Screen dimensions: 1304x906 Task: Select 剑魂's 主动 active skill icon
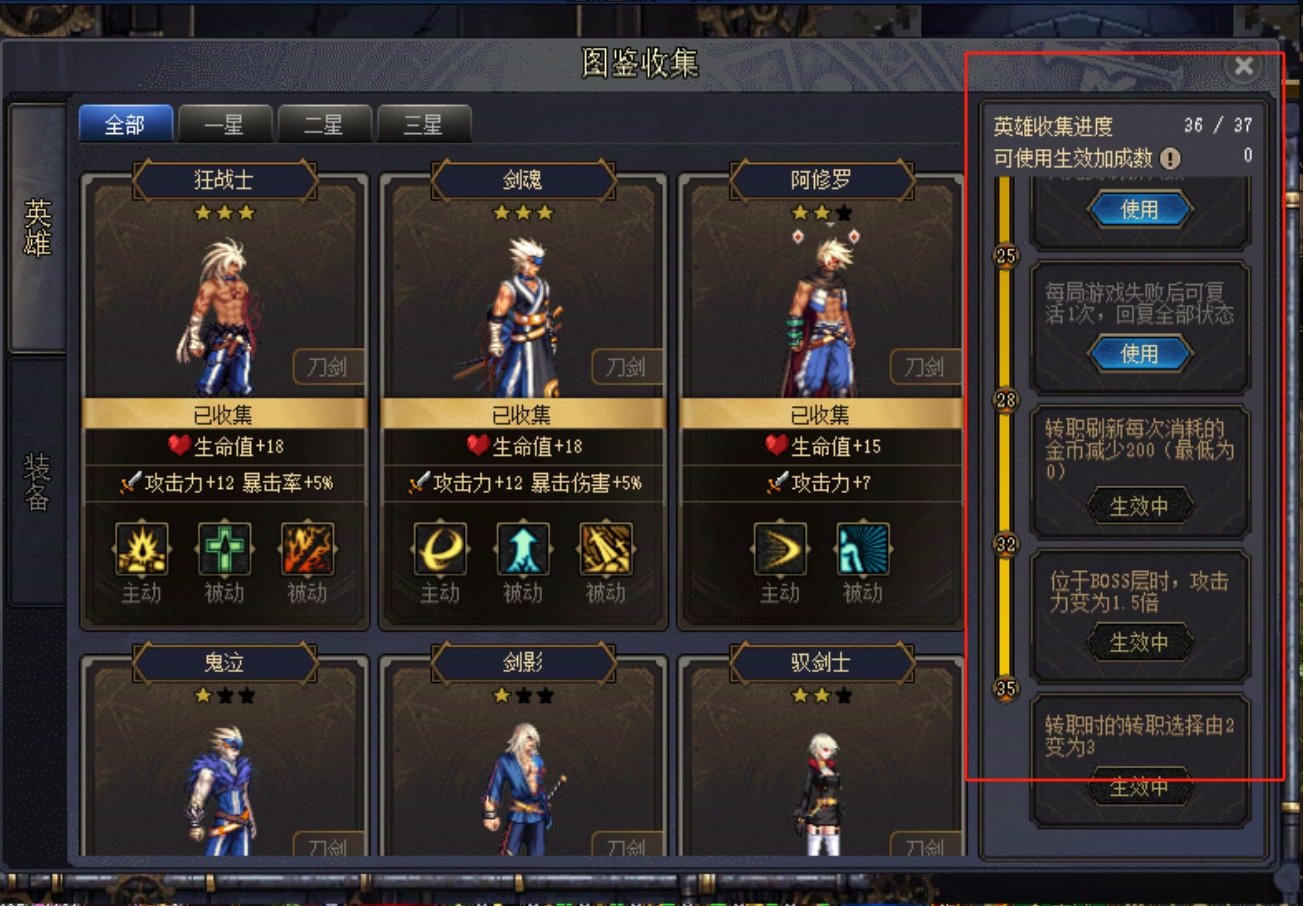[438, 550]
